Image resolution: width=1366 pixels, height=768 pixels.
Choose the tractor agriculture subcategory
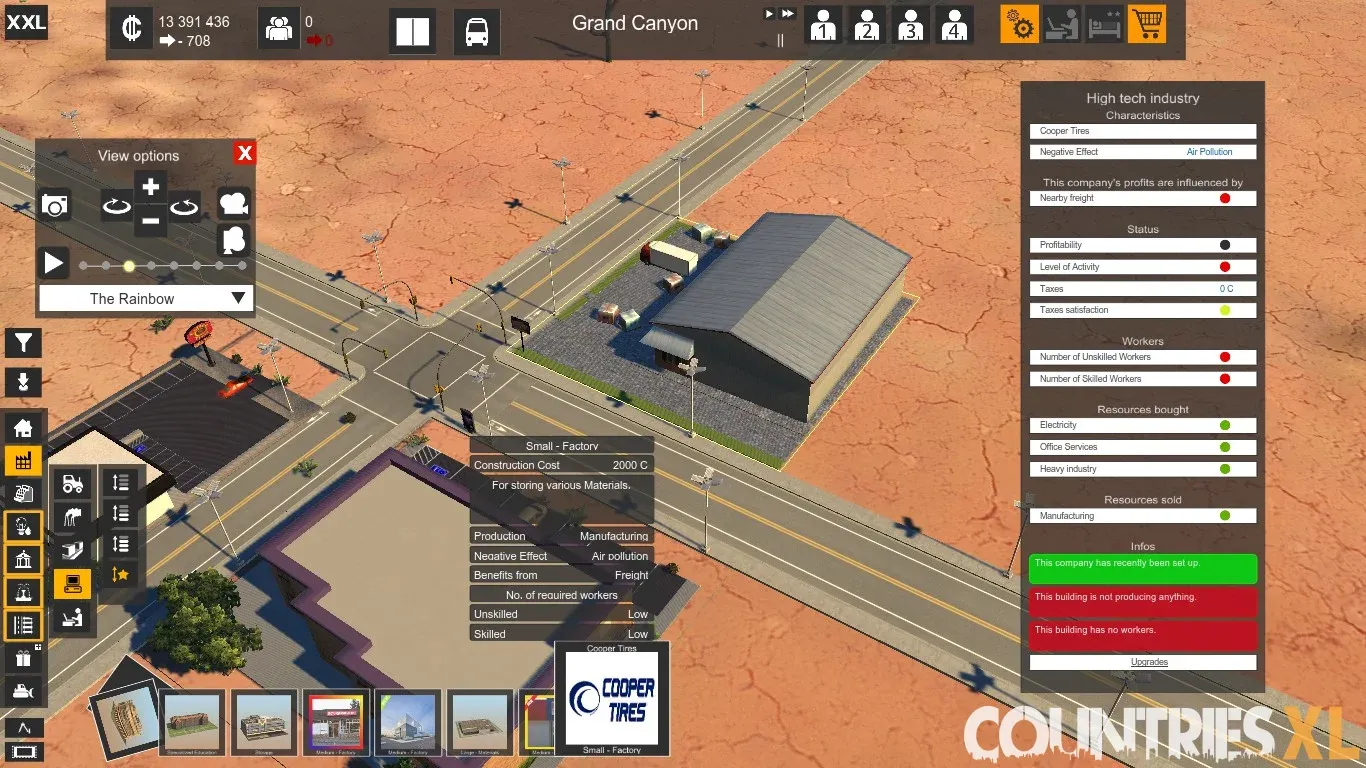(x=73, y=484)
